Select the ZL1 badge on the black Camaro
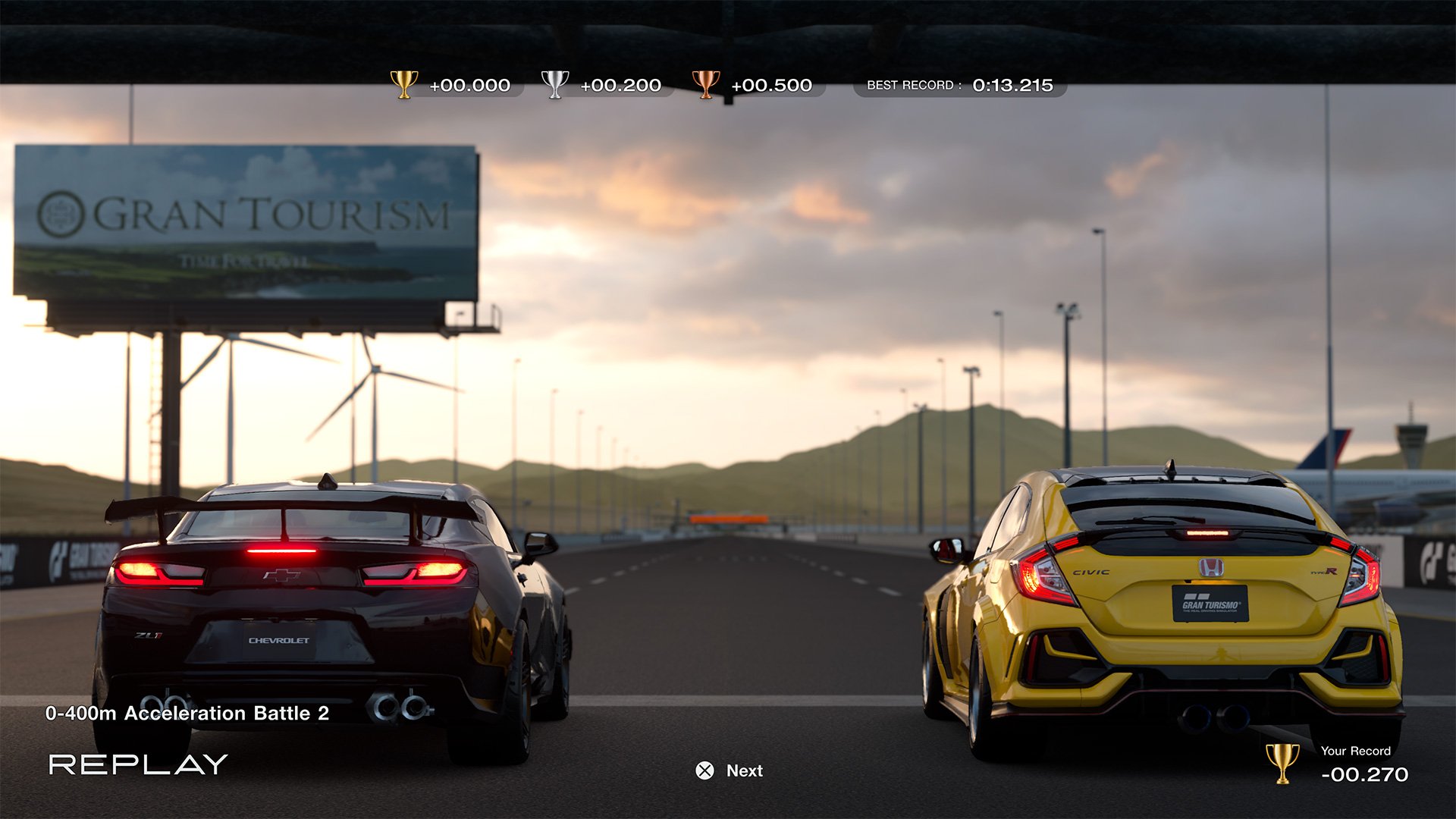The height and width of the screenshot is (819, 1456). (149, 635)
